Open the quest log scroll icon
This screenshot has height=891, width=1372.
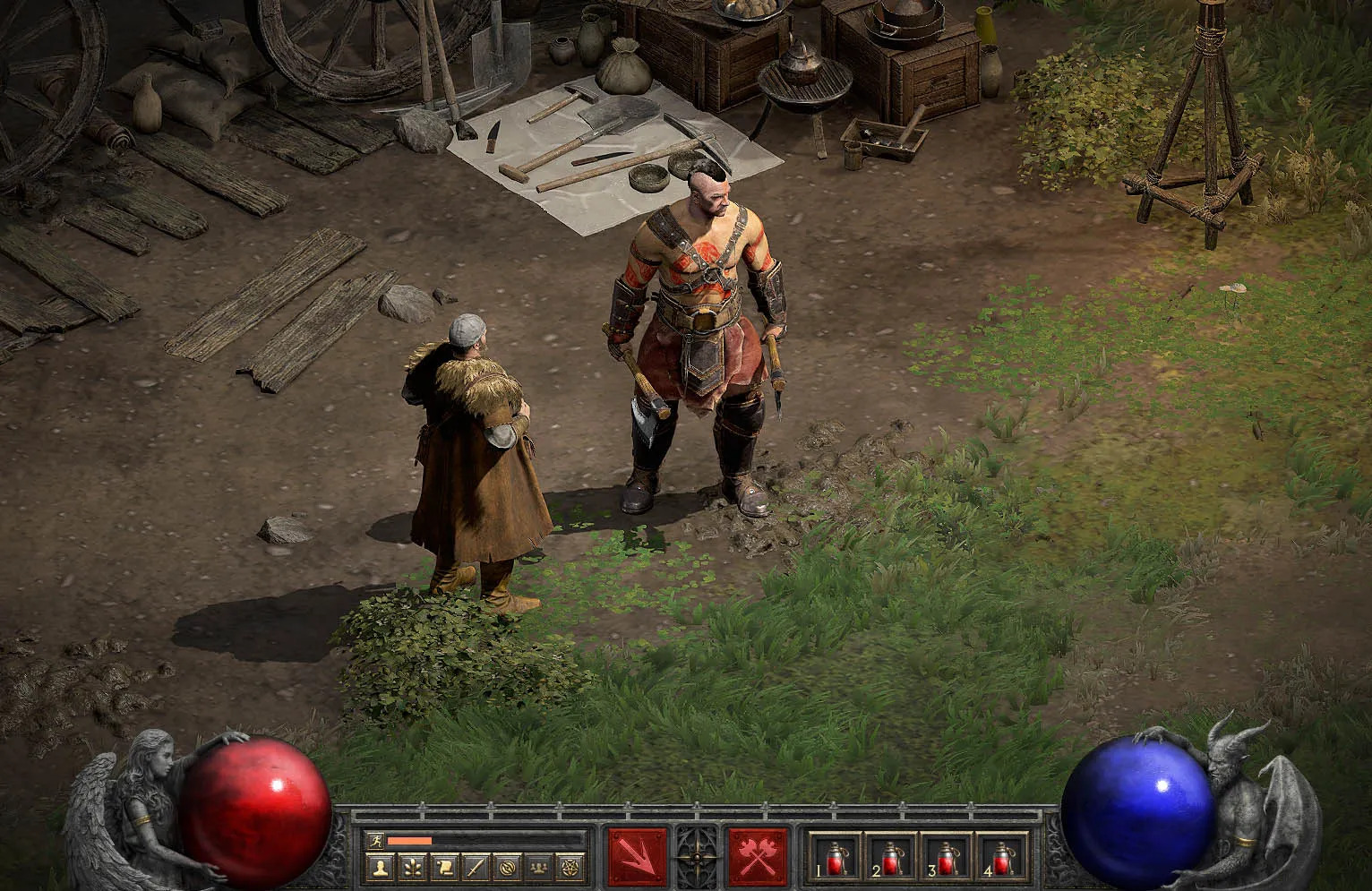443,867
